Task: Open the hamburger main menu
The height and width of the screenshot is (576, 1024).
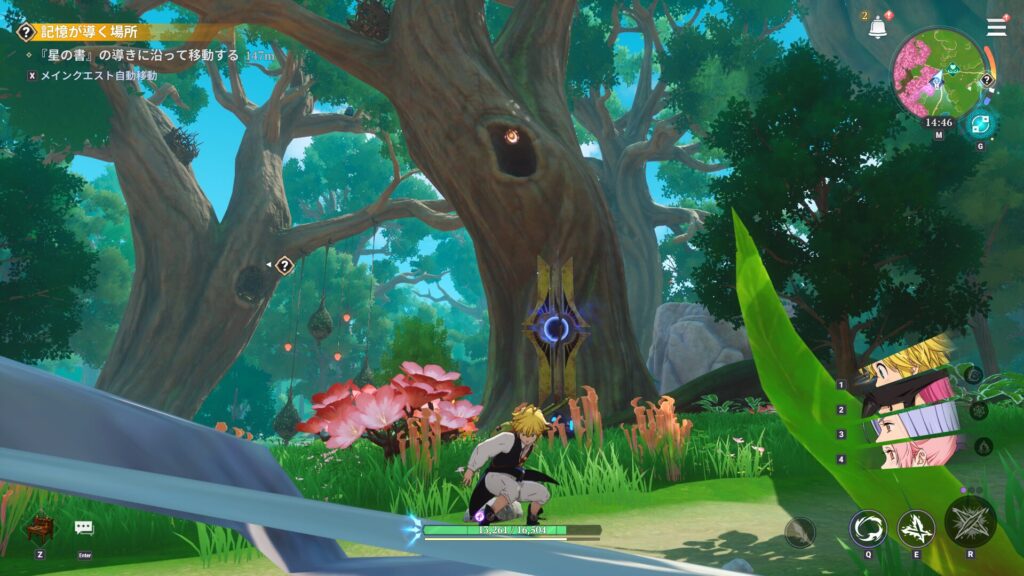Action: pos(996,27)
